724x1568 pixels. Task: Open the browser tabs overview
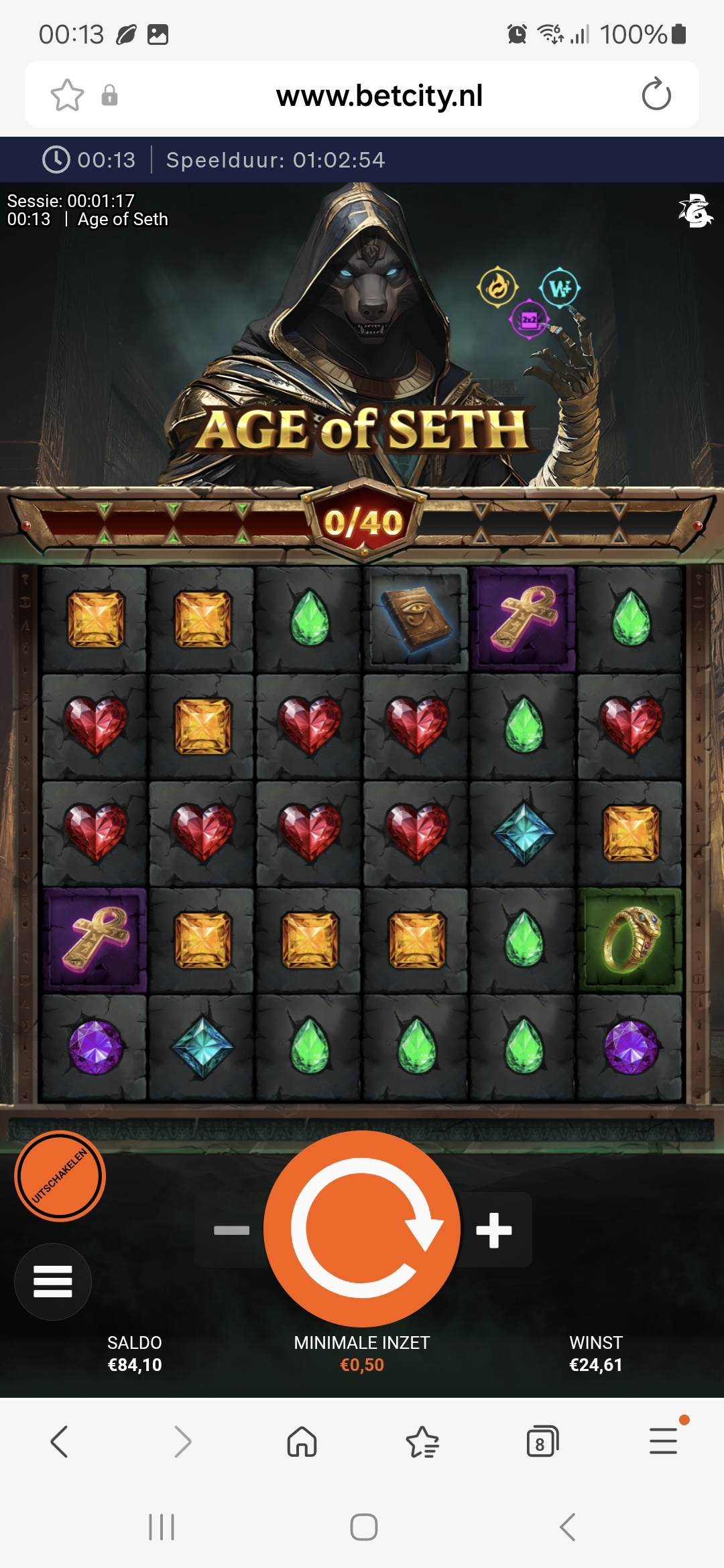tap(542, 1441)
